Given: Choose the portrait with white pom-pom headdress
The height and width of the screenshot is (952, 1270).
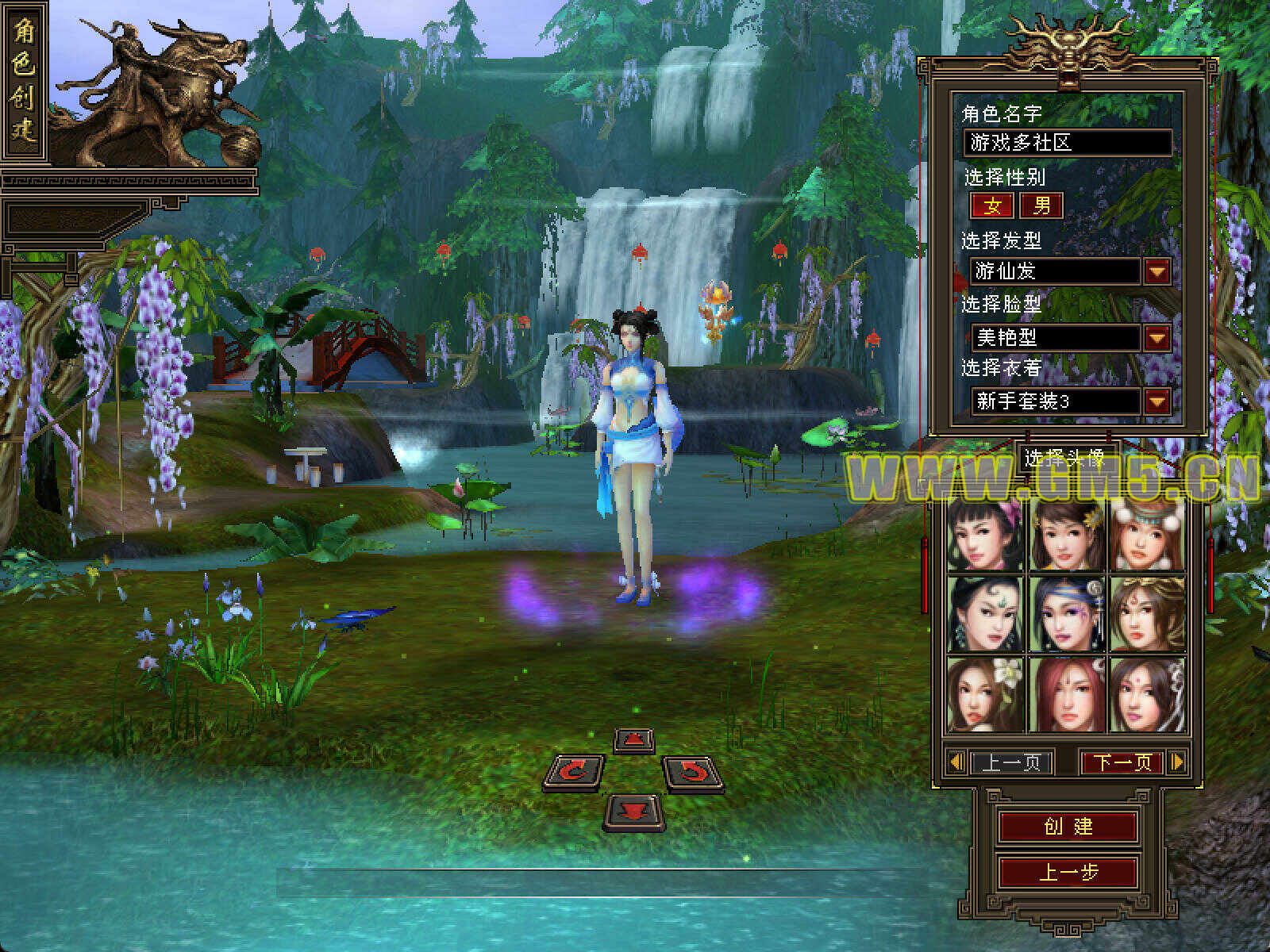Looking at the screenshot, I should pyautogui.click(x=1147, y=534).
